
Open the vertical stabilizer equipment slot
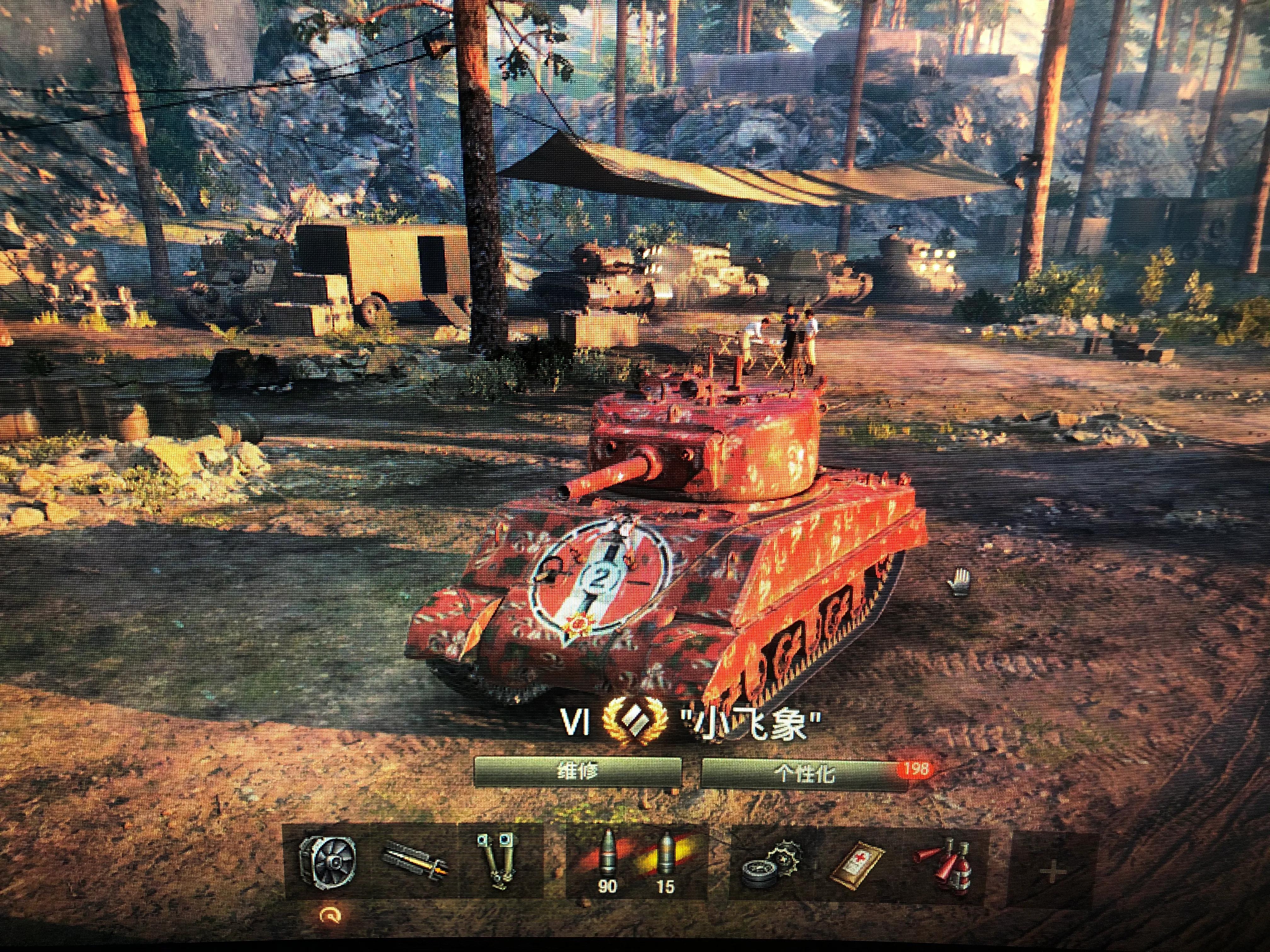[497, 861]
